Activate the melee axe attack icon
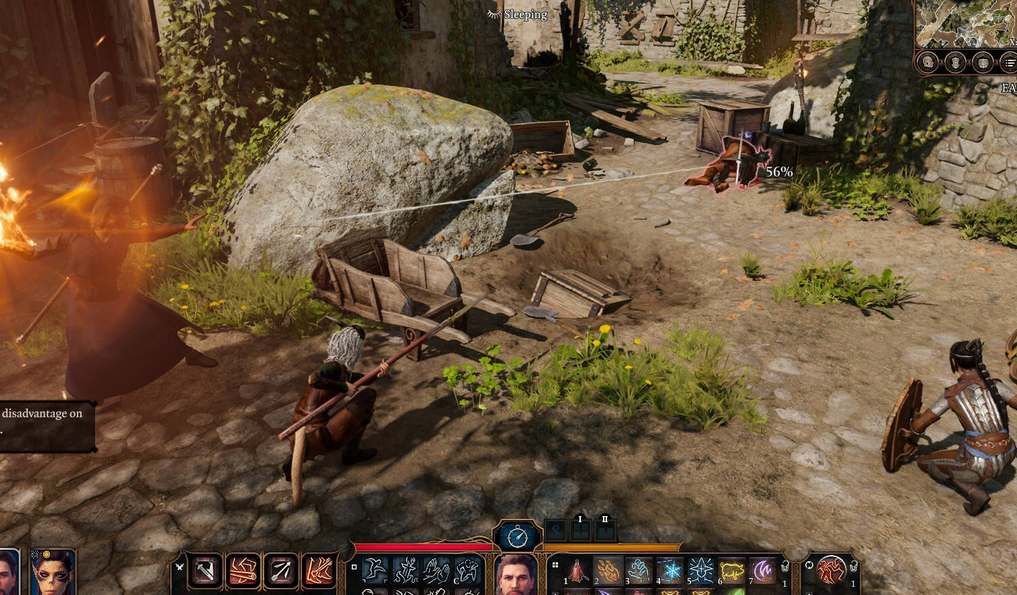Viewport: 1017px width, 595px height. (x=206, y=571)
